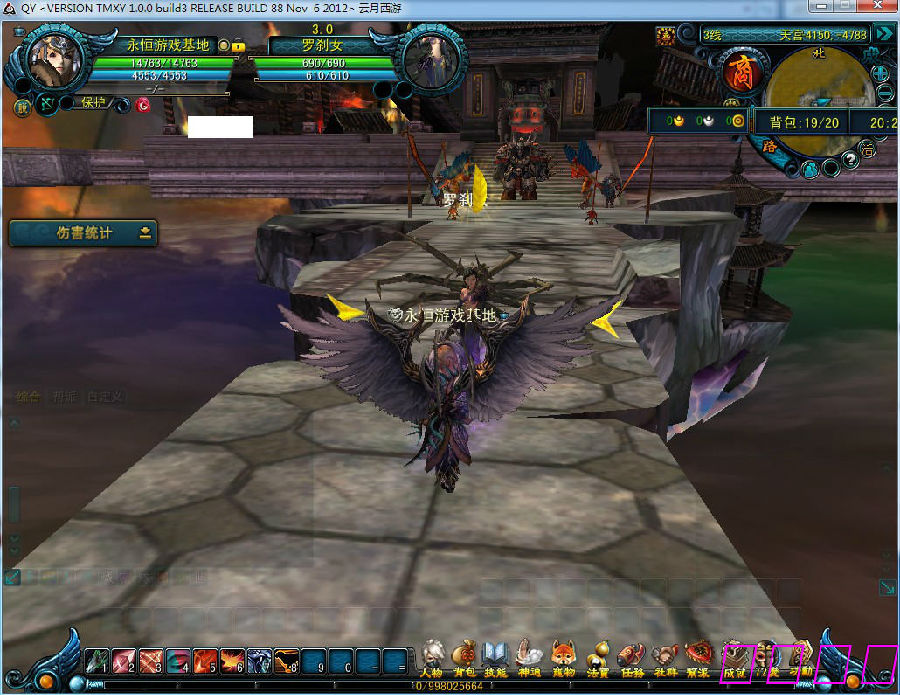Activate the skill in hotbar slot 1

pos(97,661)
